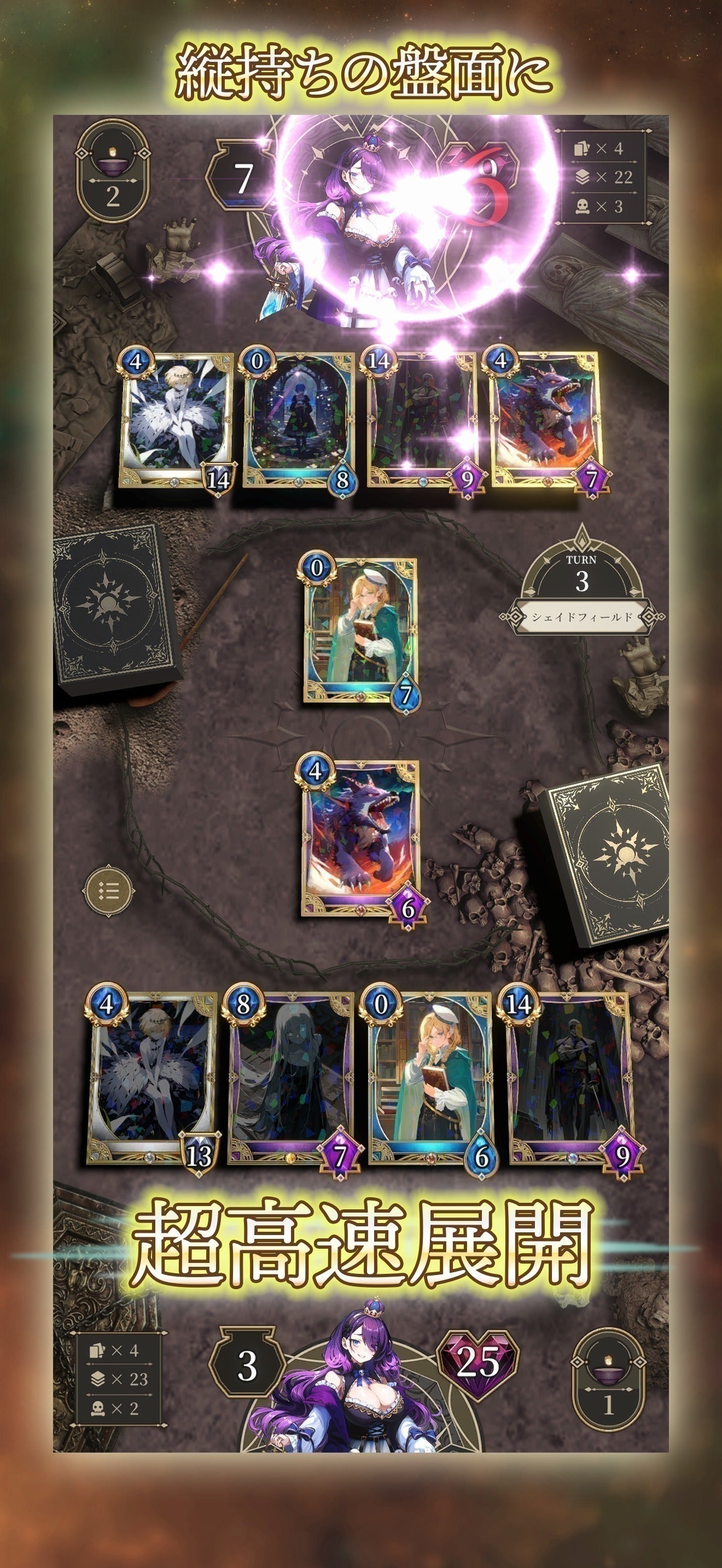722x1568 pixels.
Task: Tap the シェイドフィールド field label
Action: pyautogui.click(x=582, y=617)
